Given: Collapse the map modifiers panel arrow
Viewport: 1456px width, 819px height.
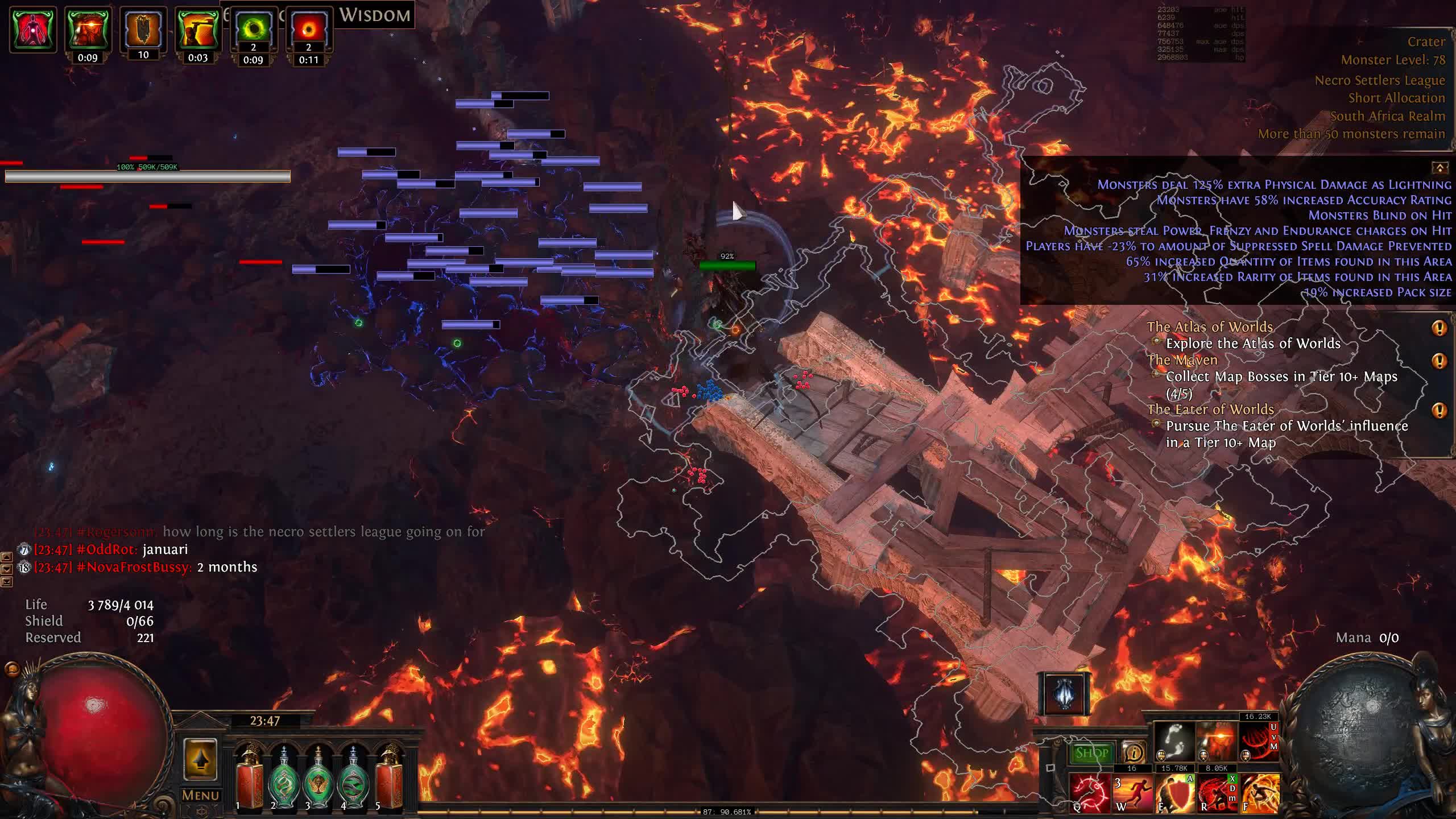Looking at the screenshot, I should pyautogui.click(x=1440, y=167).
